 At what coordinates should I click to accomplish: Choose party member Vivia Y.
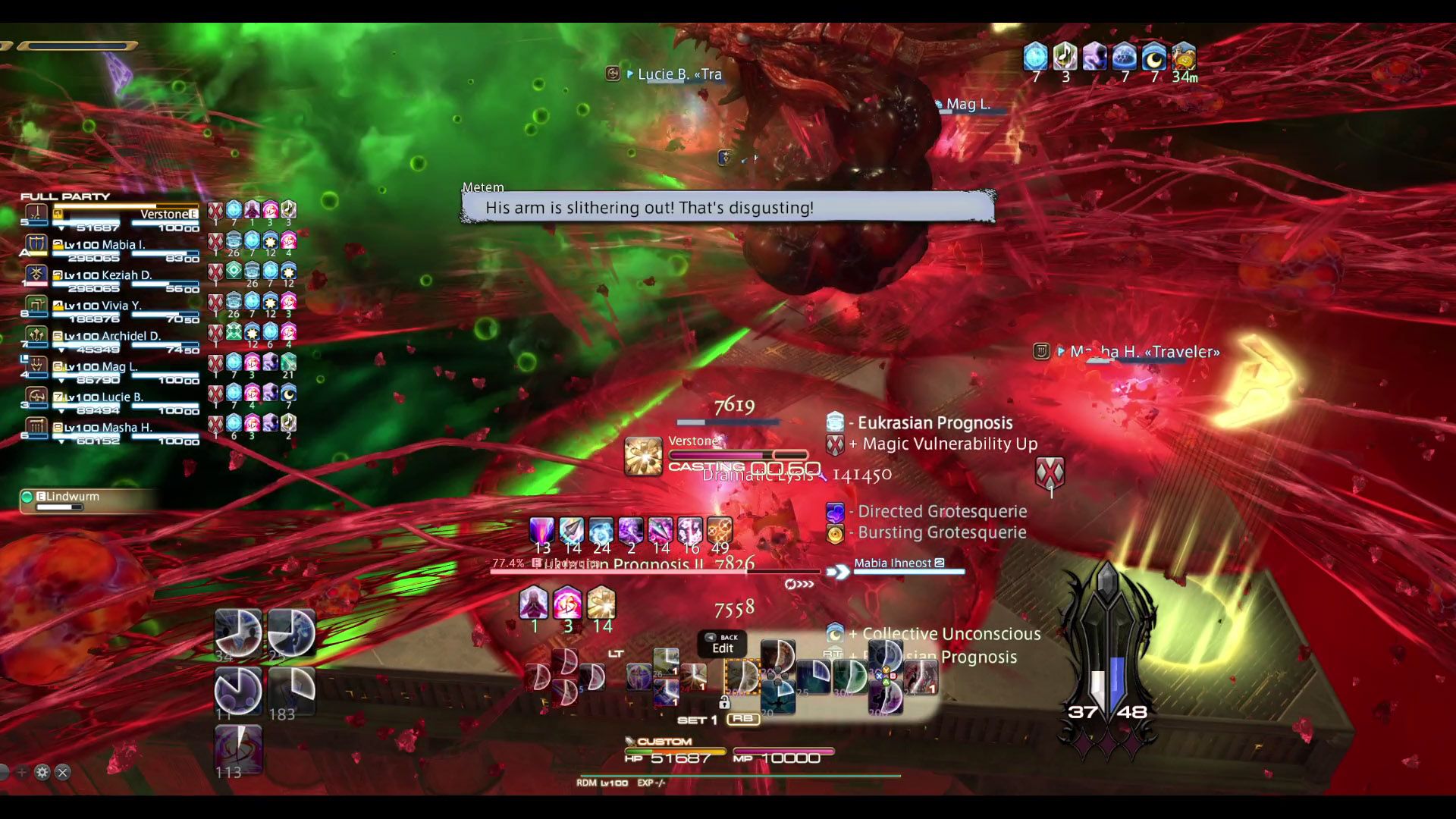pos(121,306)
